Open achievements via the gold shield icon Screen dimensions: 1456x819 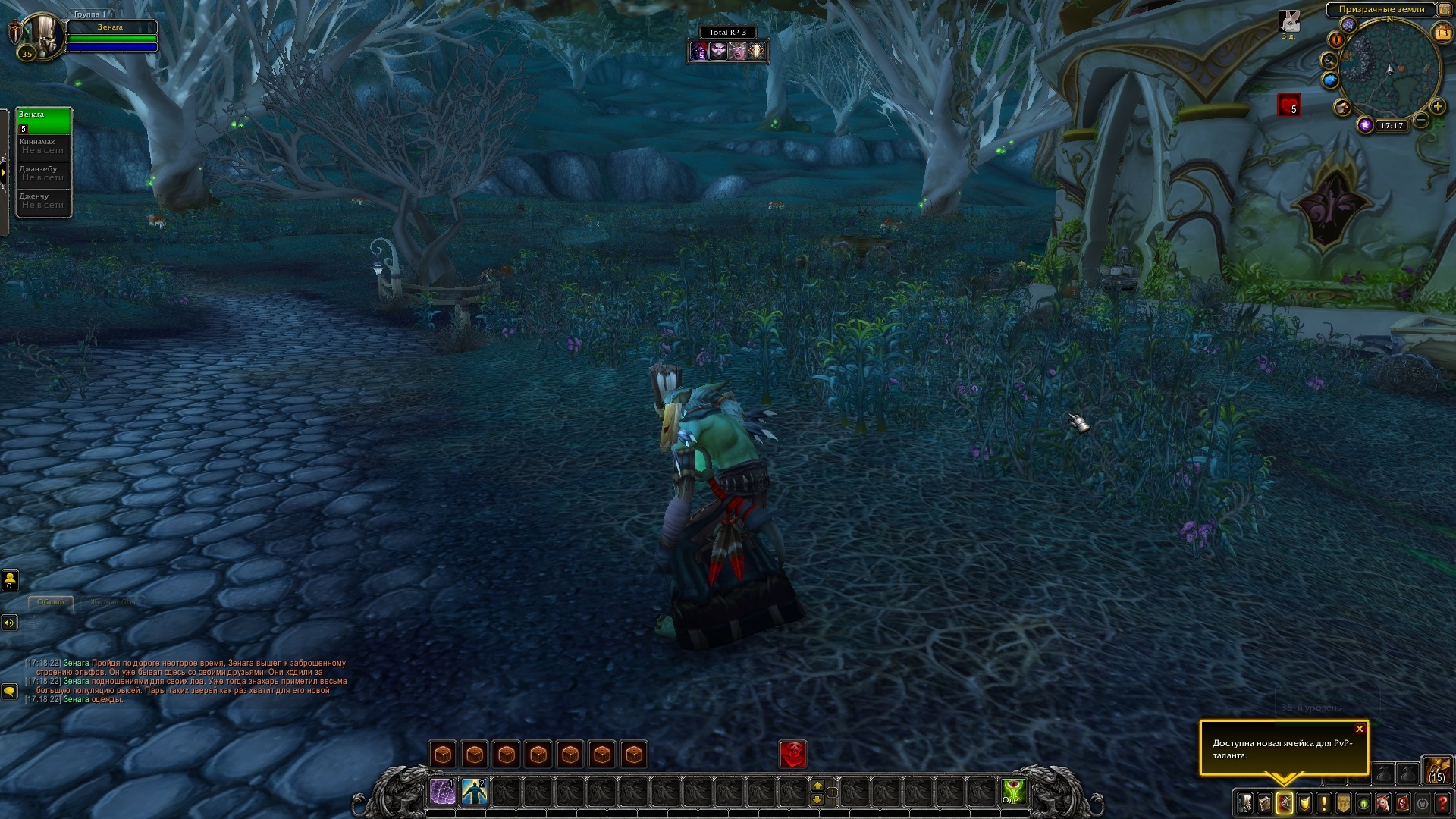(1304, 803)
